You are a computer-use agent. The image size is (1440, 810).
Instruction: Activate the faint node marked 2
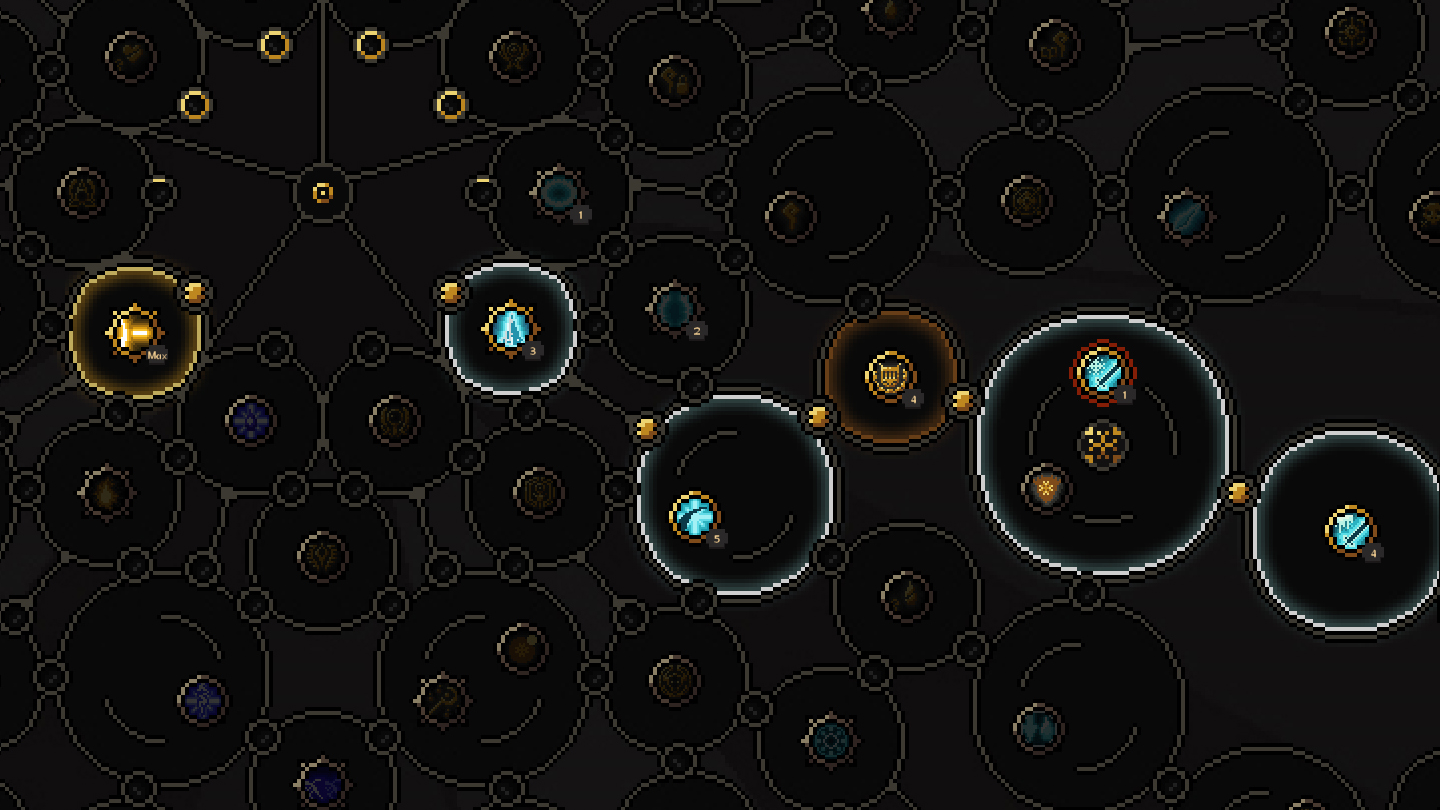click(x=678, y=305)
